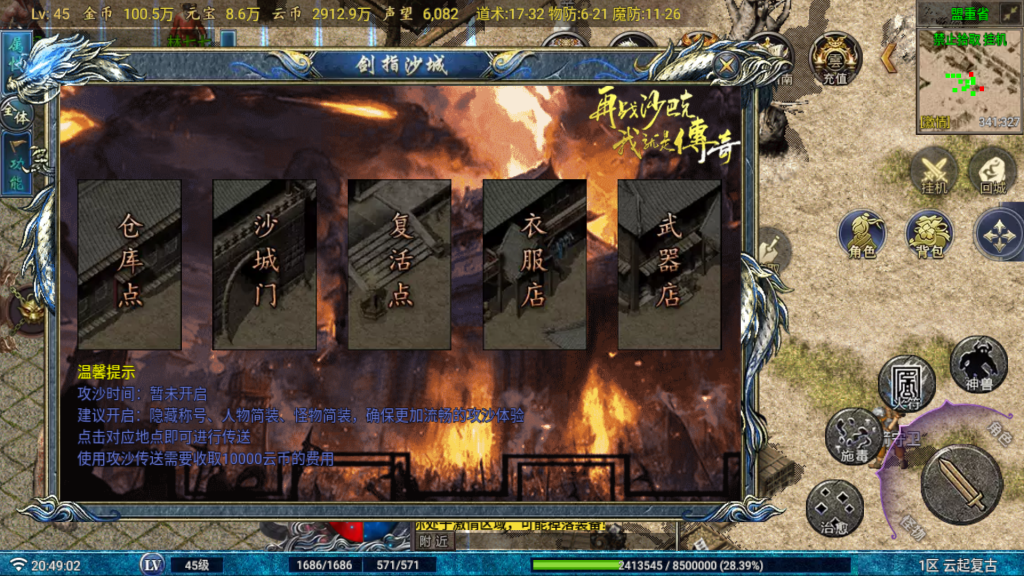The height and width of the screenshot is (576, 1024).
Task: Choose the 复活点 respawn point tile
Action: point(399,264)
